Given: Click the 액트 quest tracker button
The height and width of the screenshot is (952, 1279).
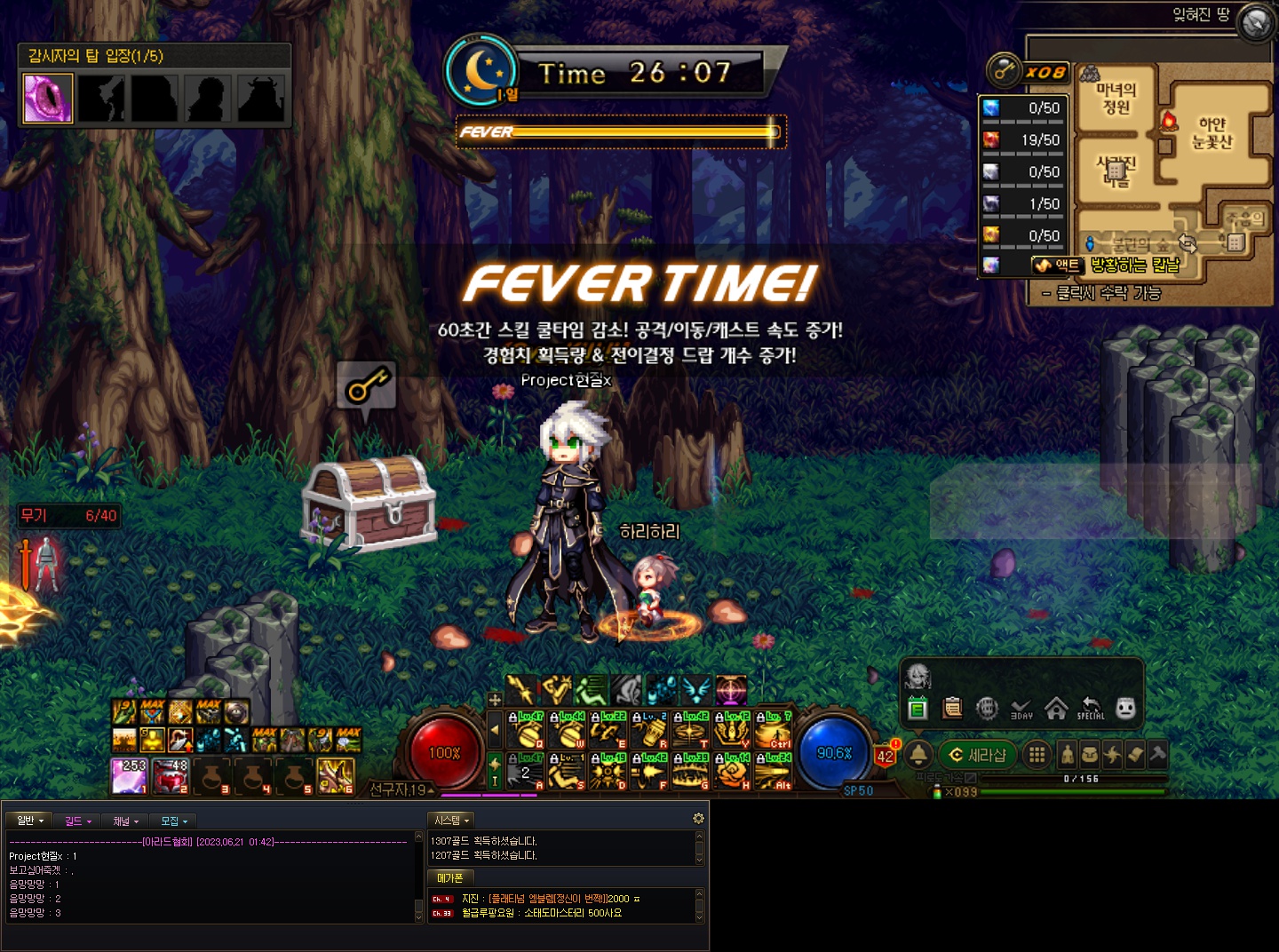Looking at the screenshot, I should (x=1057, y=265).
